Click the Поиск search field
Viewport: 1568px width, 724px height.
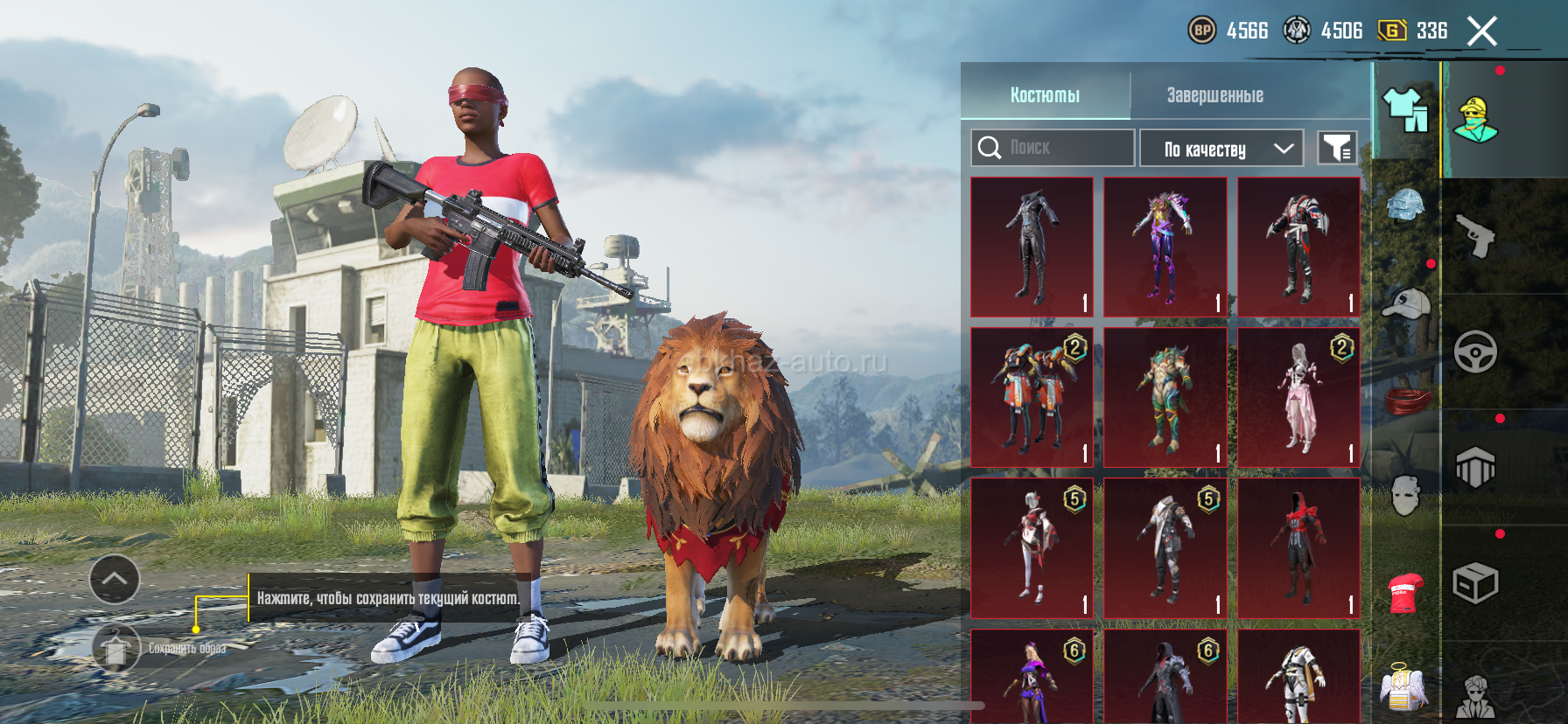pyautogui.click(x=1053, y=148)
